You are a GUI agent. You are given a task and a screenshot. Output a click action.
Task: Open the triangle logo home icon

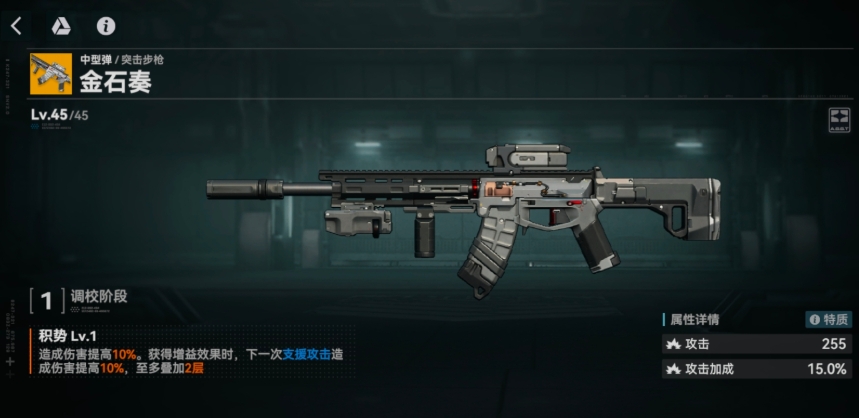pyautogui.click(x=60, y=26)
